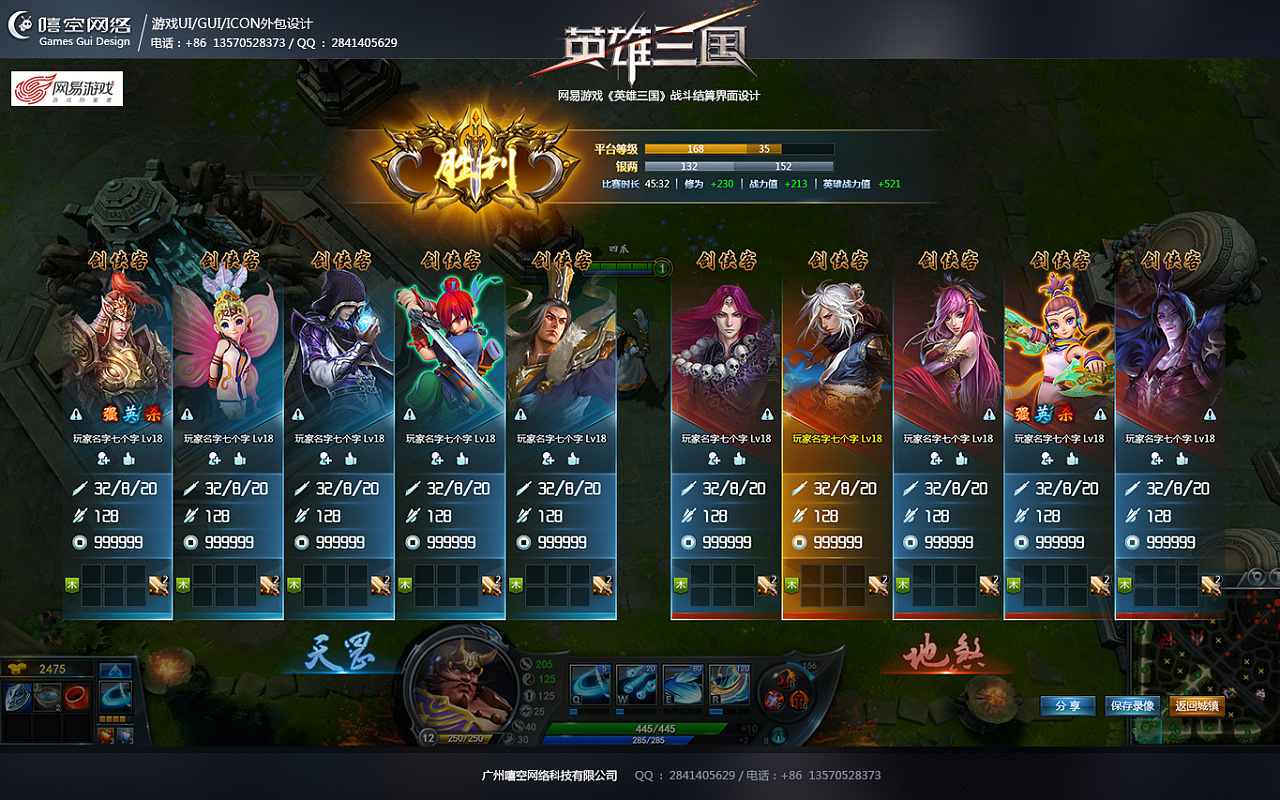This screenshot has height=800, width=1280.
Task: Click the W skill icon showing 20
Action: [x=635, y=684]
